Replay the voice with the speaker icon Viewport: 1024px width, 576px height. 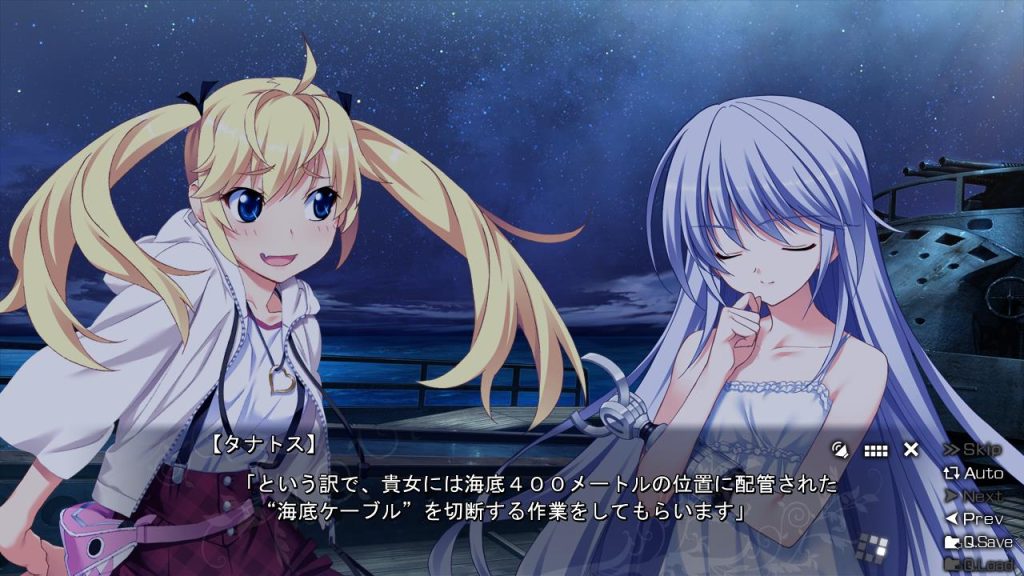coord(840,450)
